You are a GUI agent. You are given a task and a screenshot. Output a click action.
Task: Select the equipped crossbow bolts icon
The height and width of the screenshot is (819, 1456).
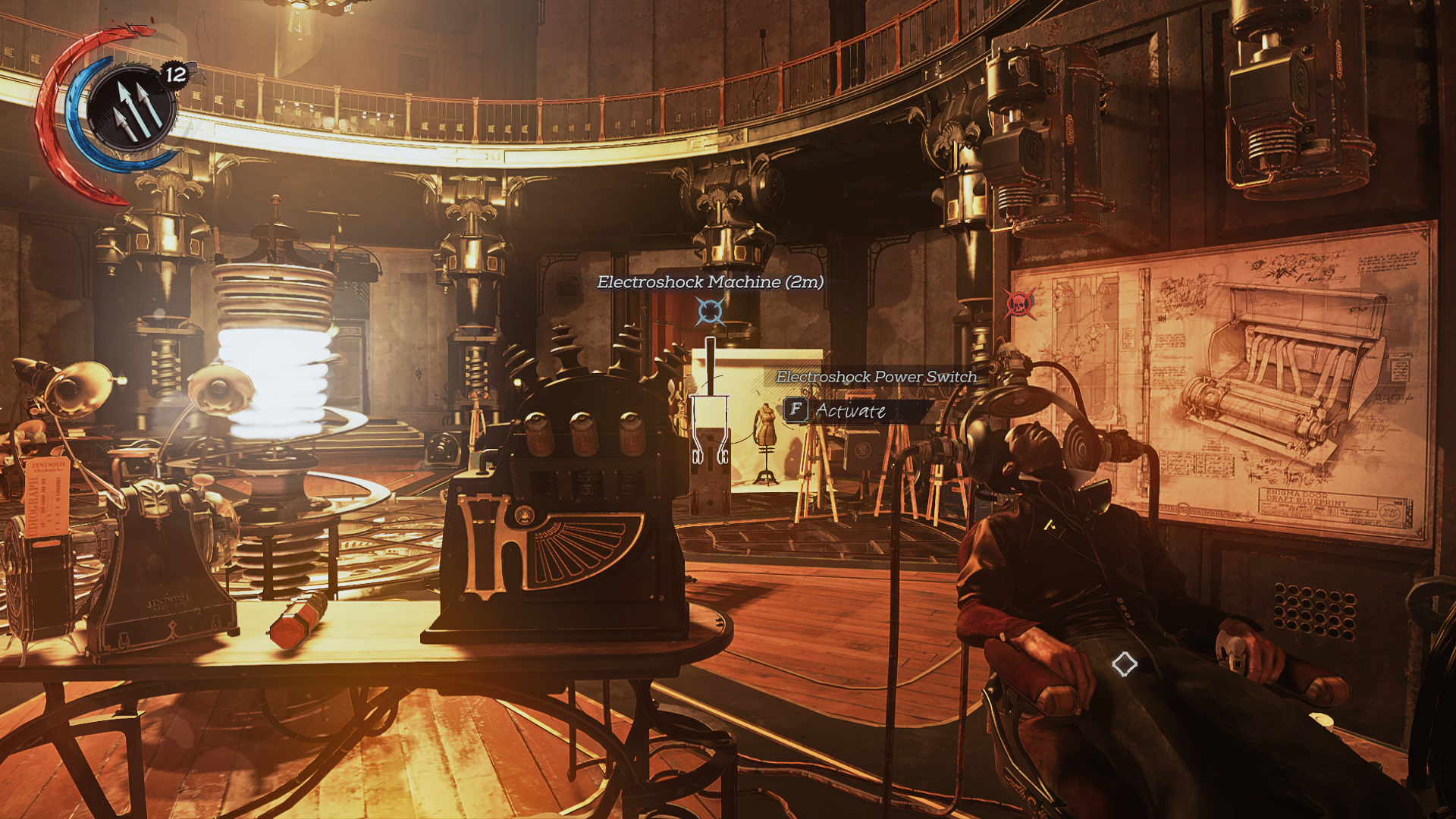tap(132, 110)
